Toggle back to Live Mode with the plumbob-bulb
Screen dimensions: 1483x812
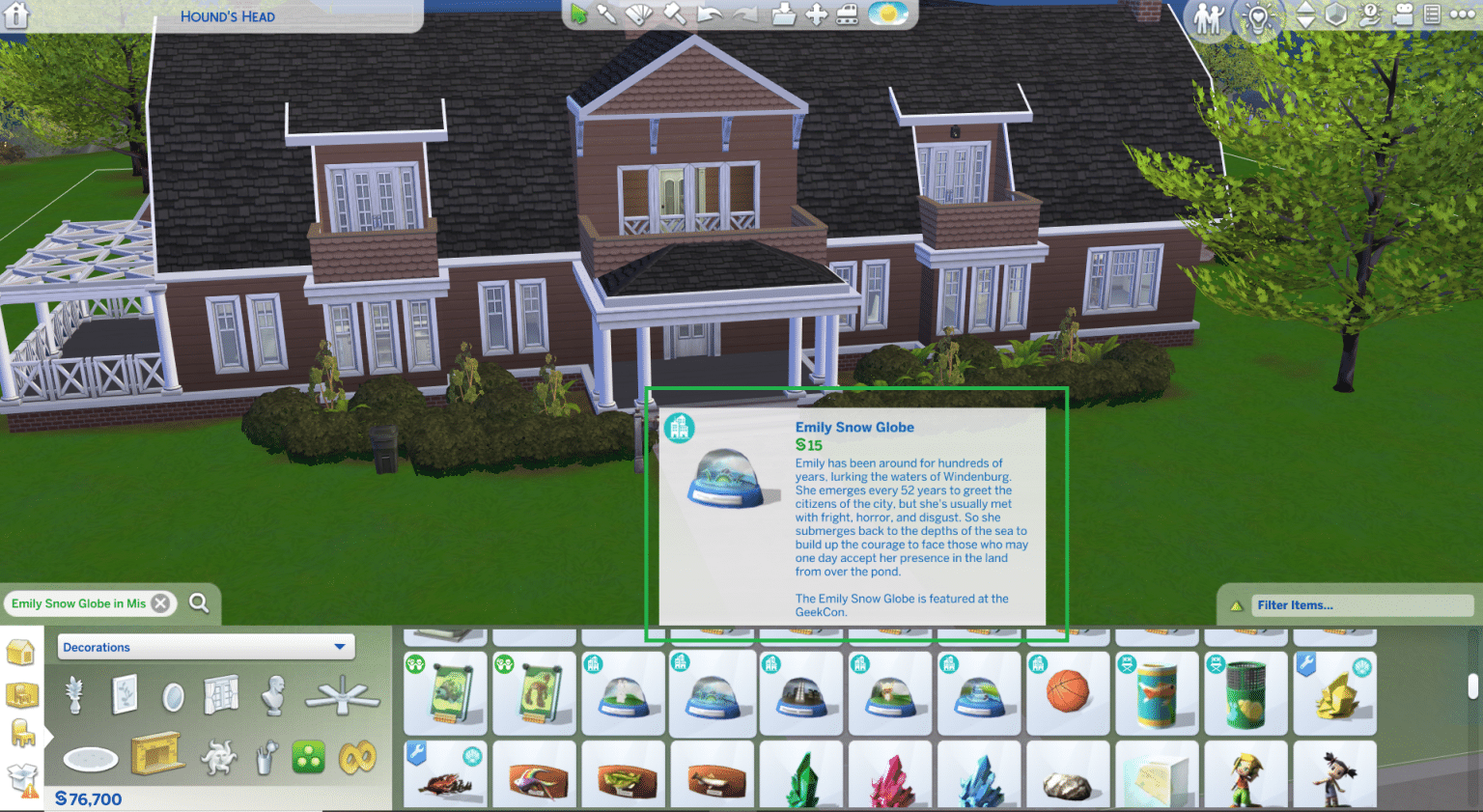coord(1258,16)
